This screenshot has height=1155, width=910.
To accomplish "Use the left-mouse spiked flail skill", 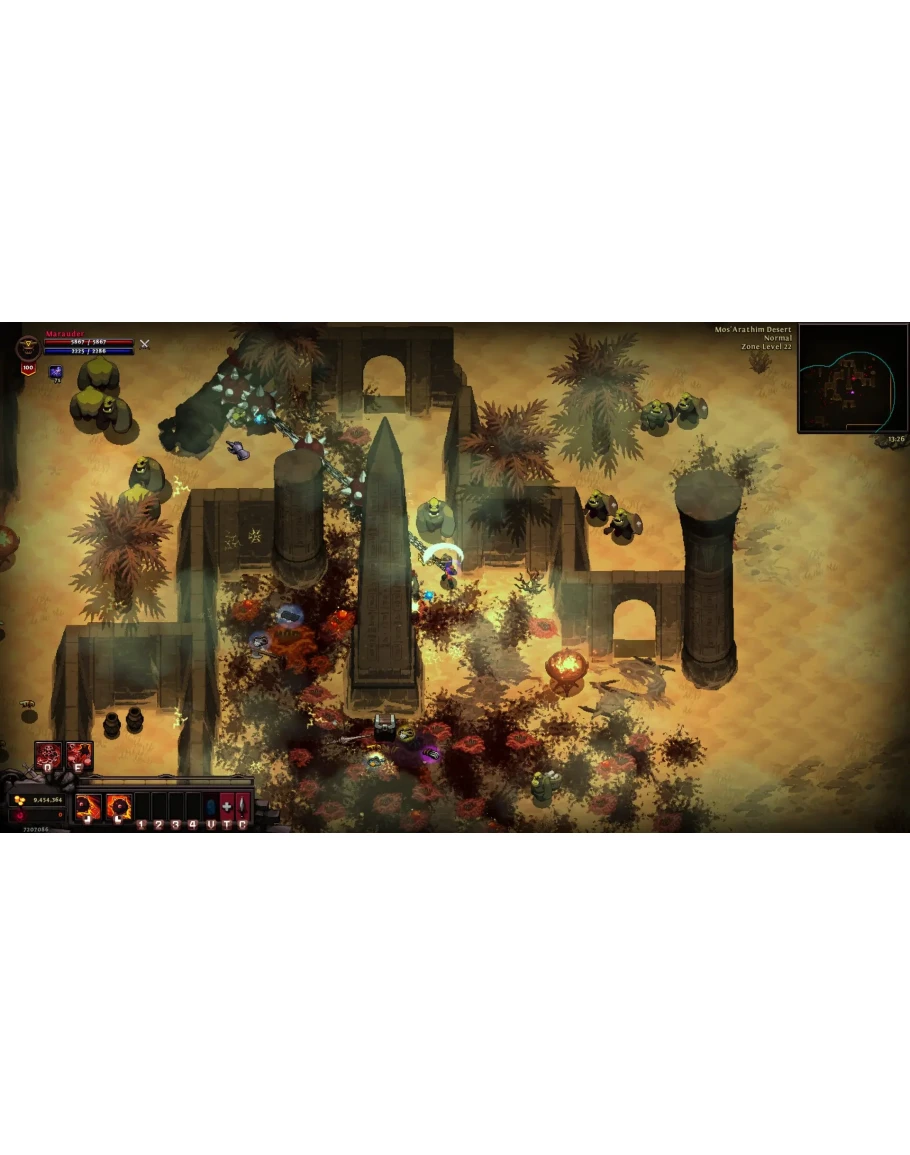I will click(x=88, y=806).
